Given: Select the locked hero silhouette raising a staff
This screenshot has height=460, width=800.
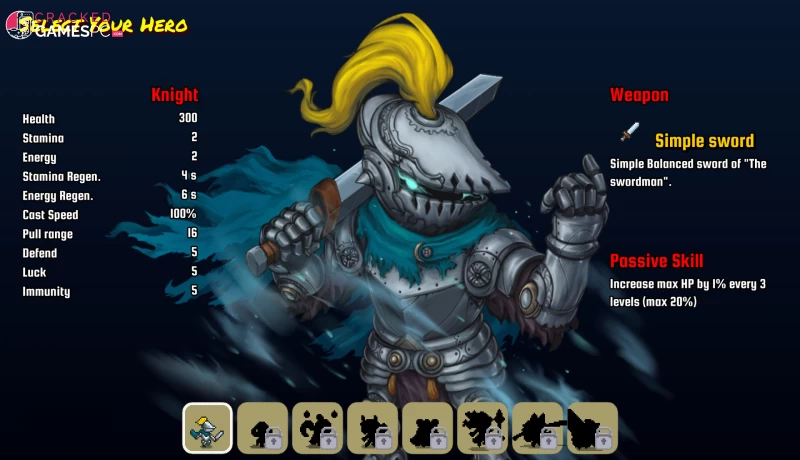Looking at the screenshot, I should (x=483, y=428).
